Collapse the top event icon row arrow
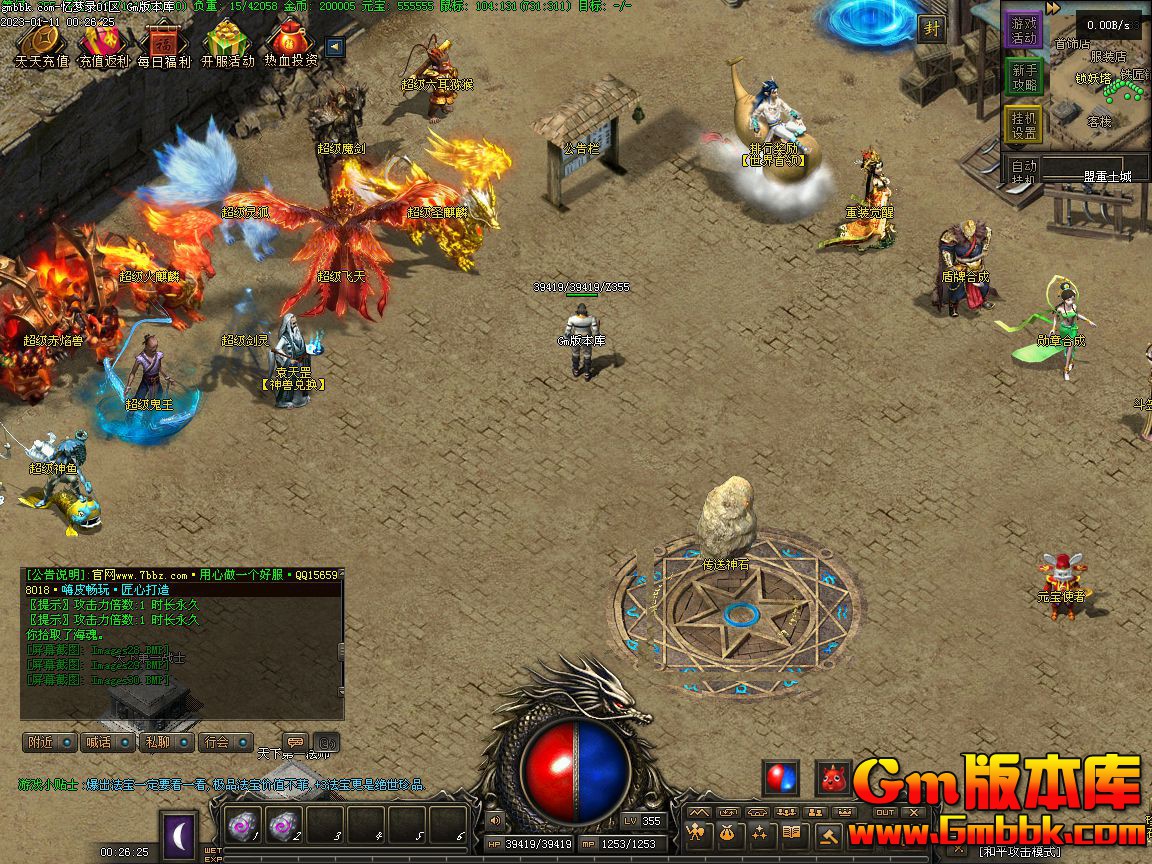 [x=335, y=47]
